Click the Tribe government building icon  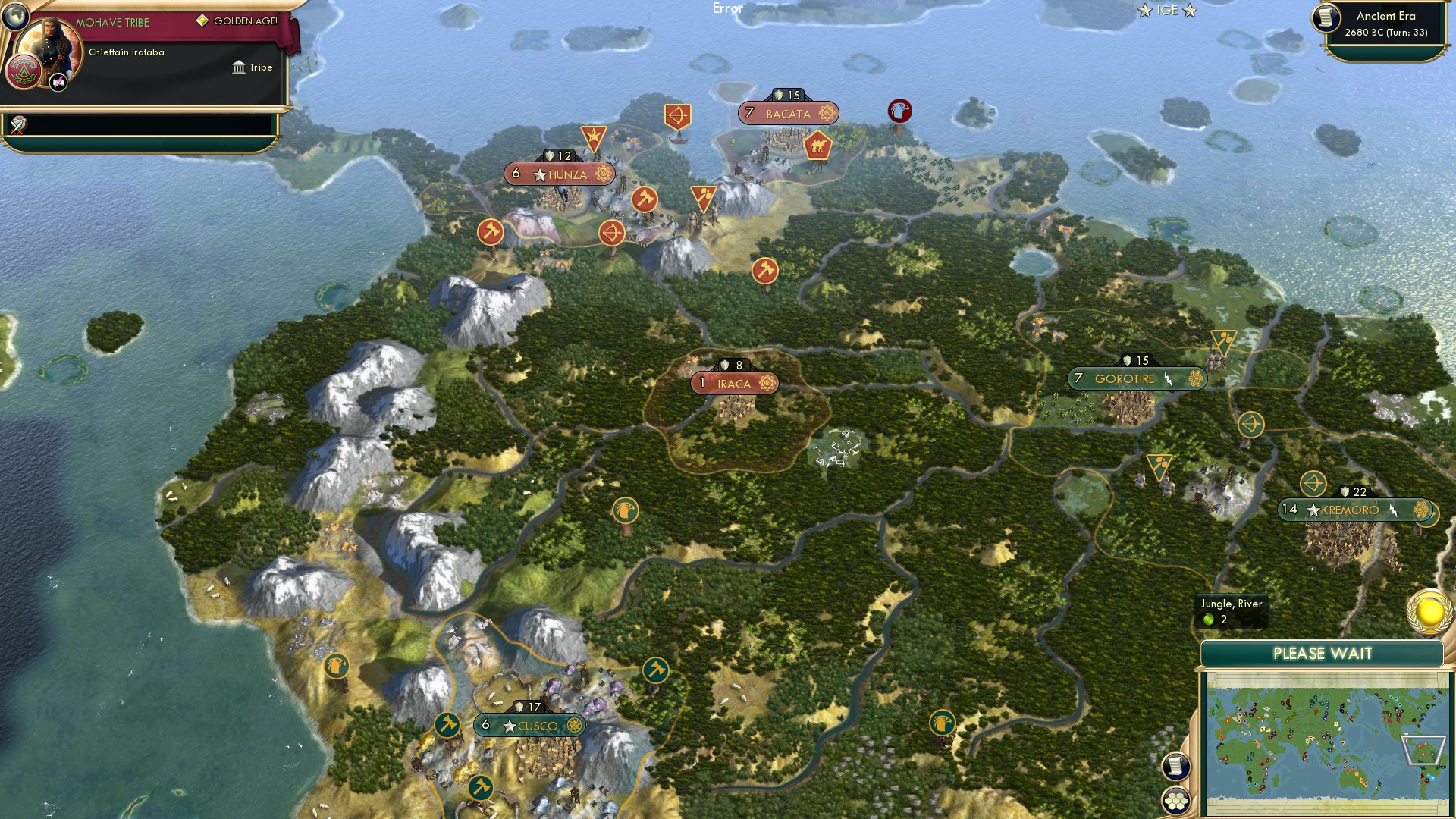click(x=238, y=68)
